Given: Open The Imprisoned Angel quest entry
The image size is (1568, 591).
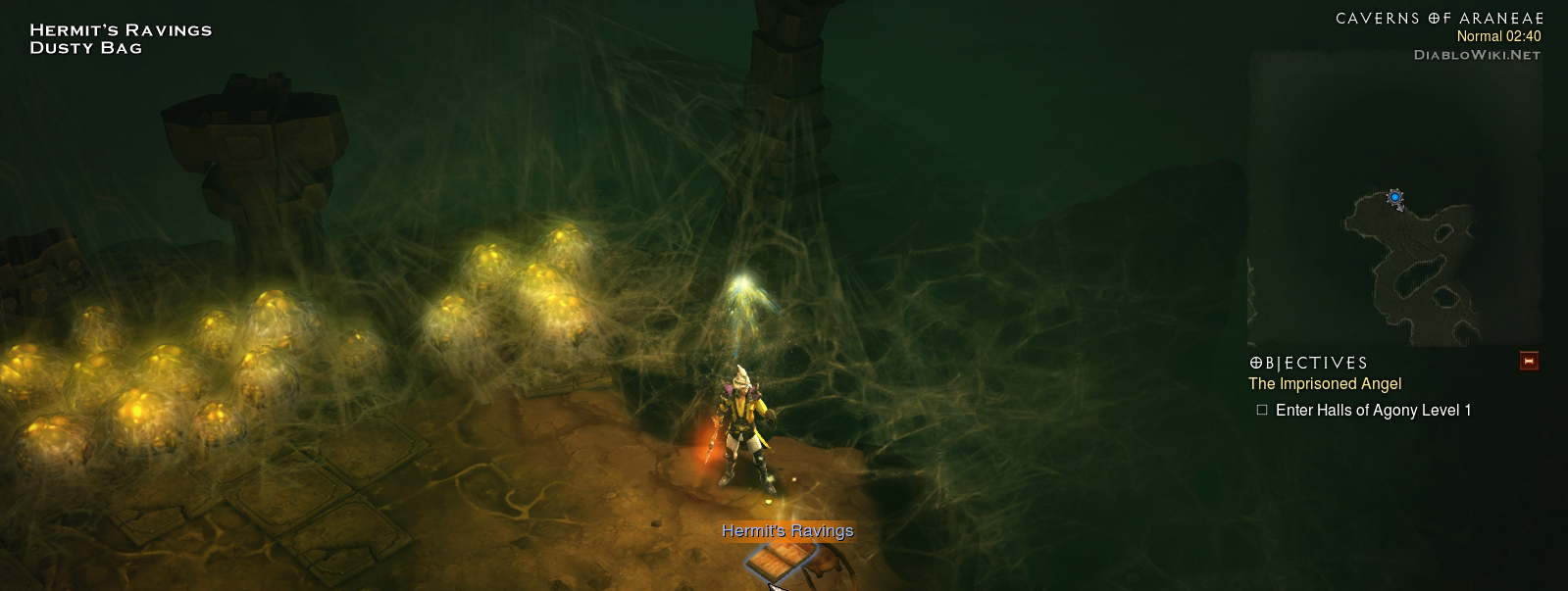Looking at the screenshot, I should [1324, 384].
